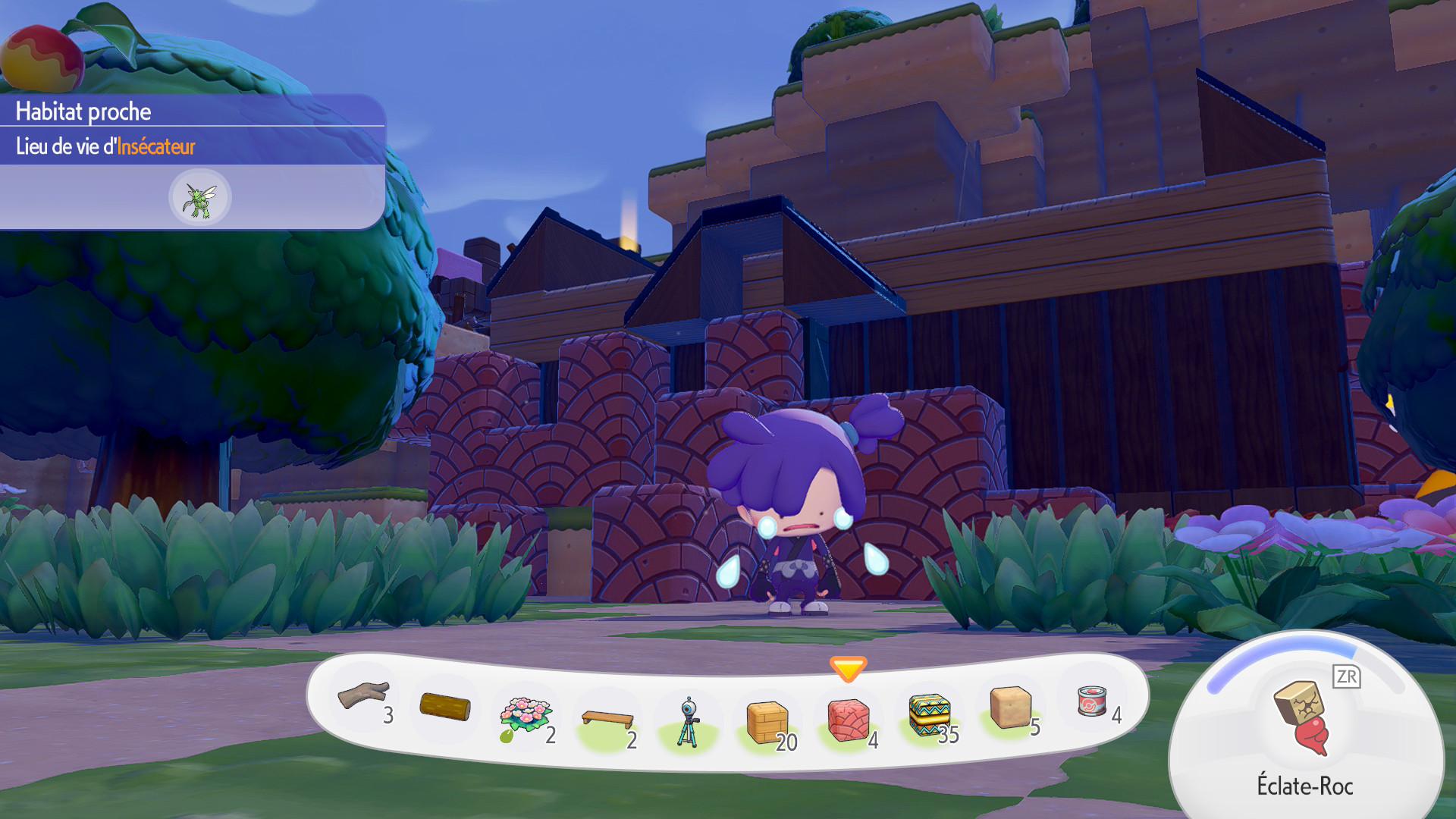Image resolution: width=1456 pixels, height=819 pixels.
Task: Select the wooden brick block stack
Action: [x=767, y=723]
